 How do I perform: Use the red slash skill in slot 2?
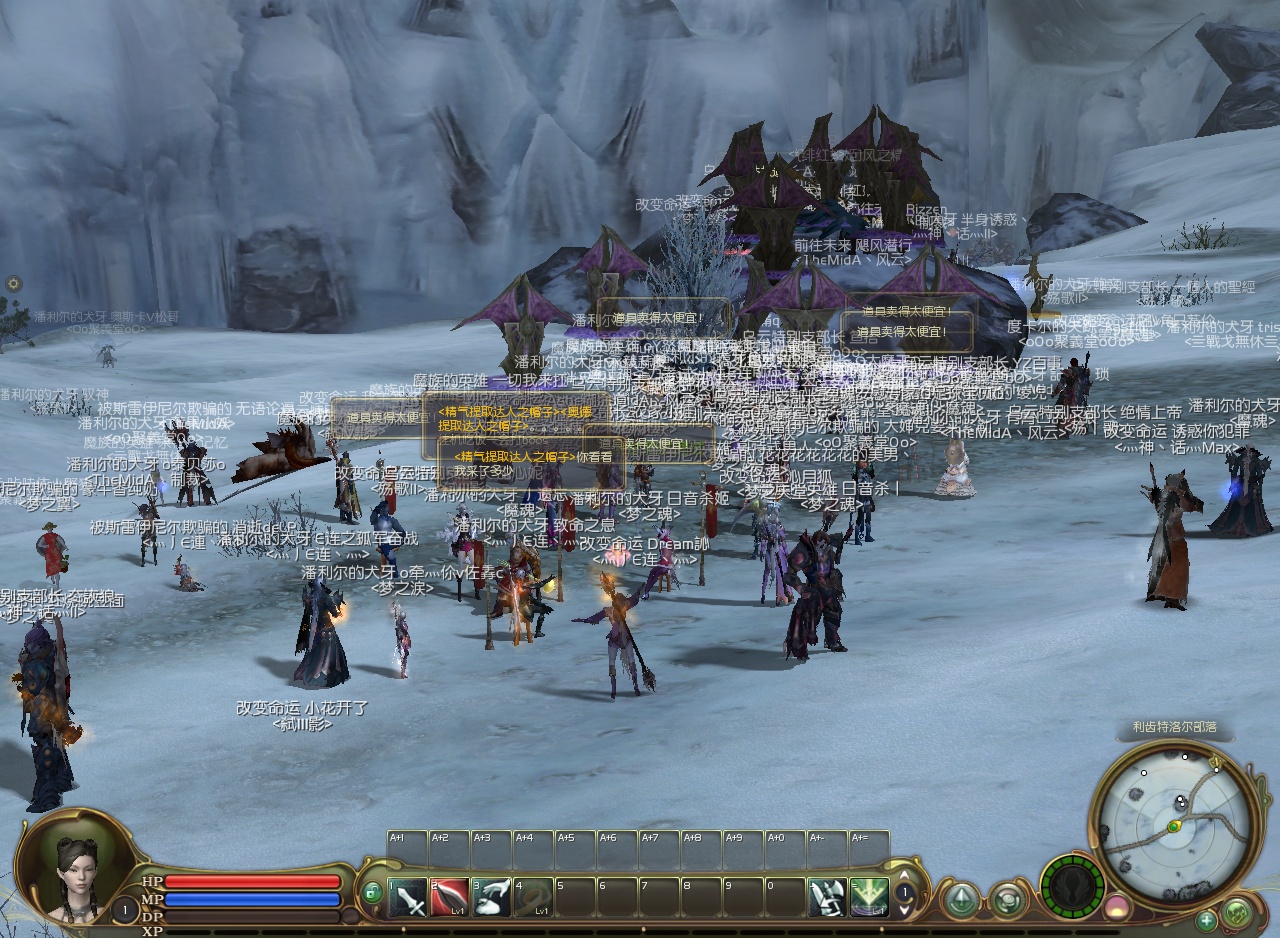[450, 897]
